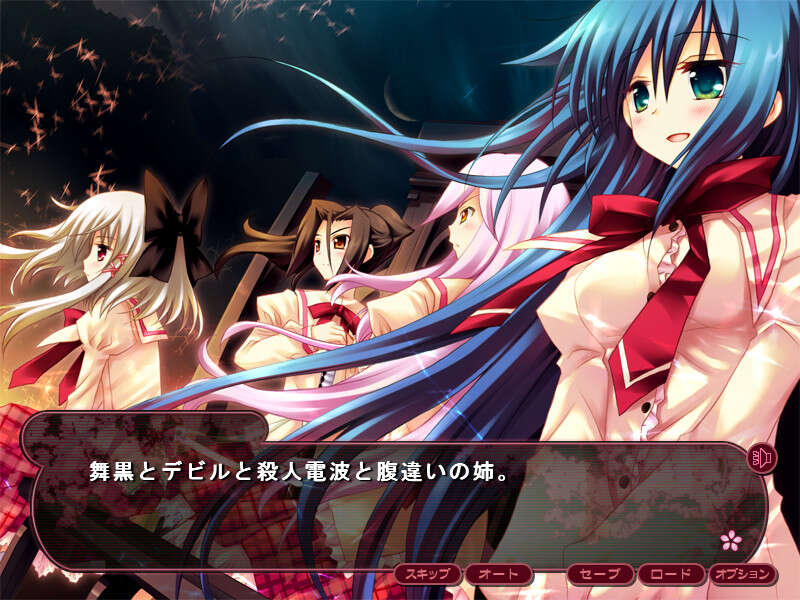Open the オプション (Options) menu
Image resolution: width=800 pixels, height=600 pixels.
743,575
